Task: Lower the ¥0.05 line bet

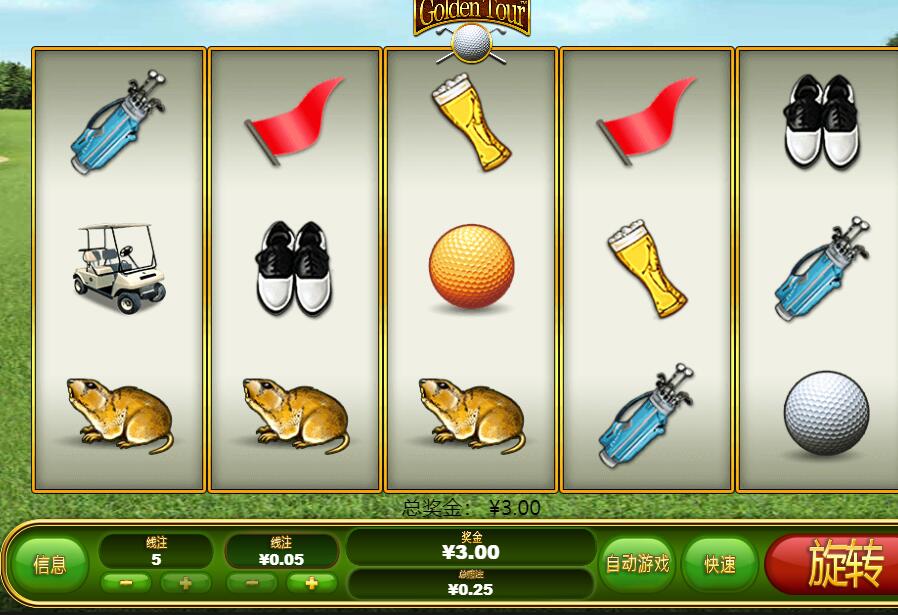Action: 252,583
